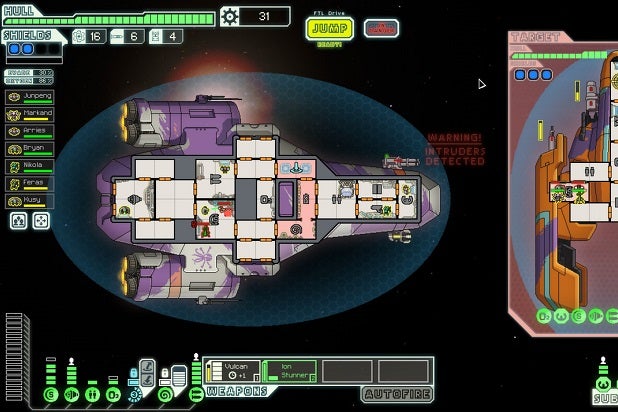Screen dimensions: 618x412
Task: Add power to the shields system
Action: 51,394
